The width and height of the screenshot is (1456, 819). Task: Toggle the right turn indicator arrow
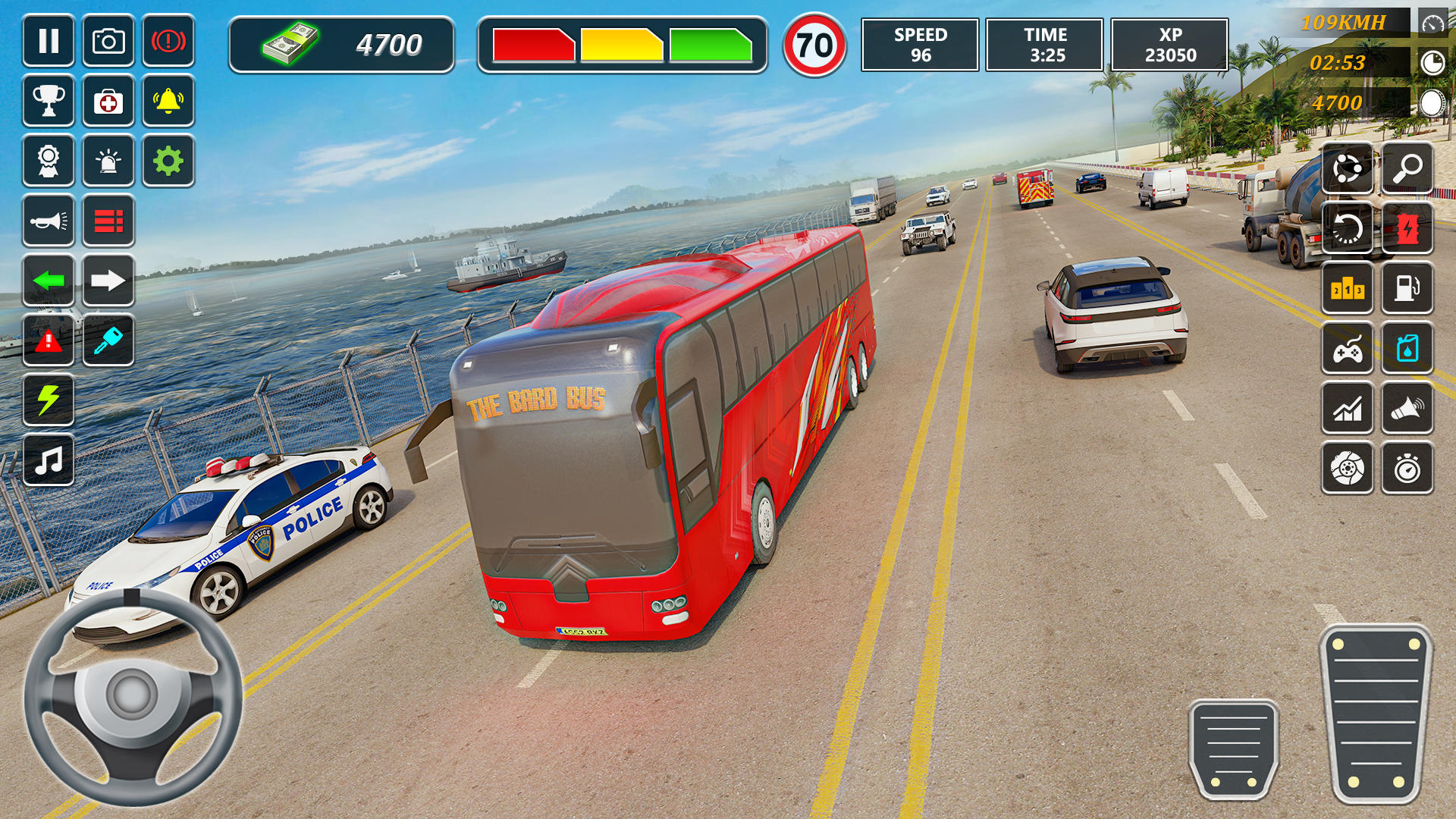(x=108, y=281)
